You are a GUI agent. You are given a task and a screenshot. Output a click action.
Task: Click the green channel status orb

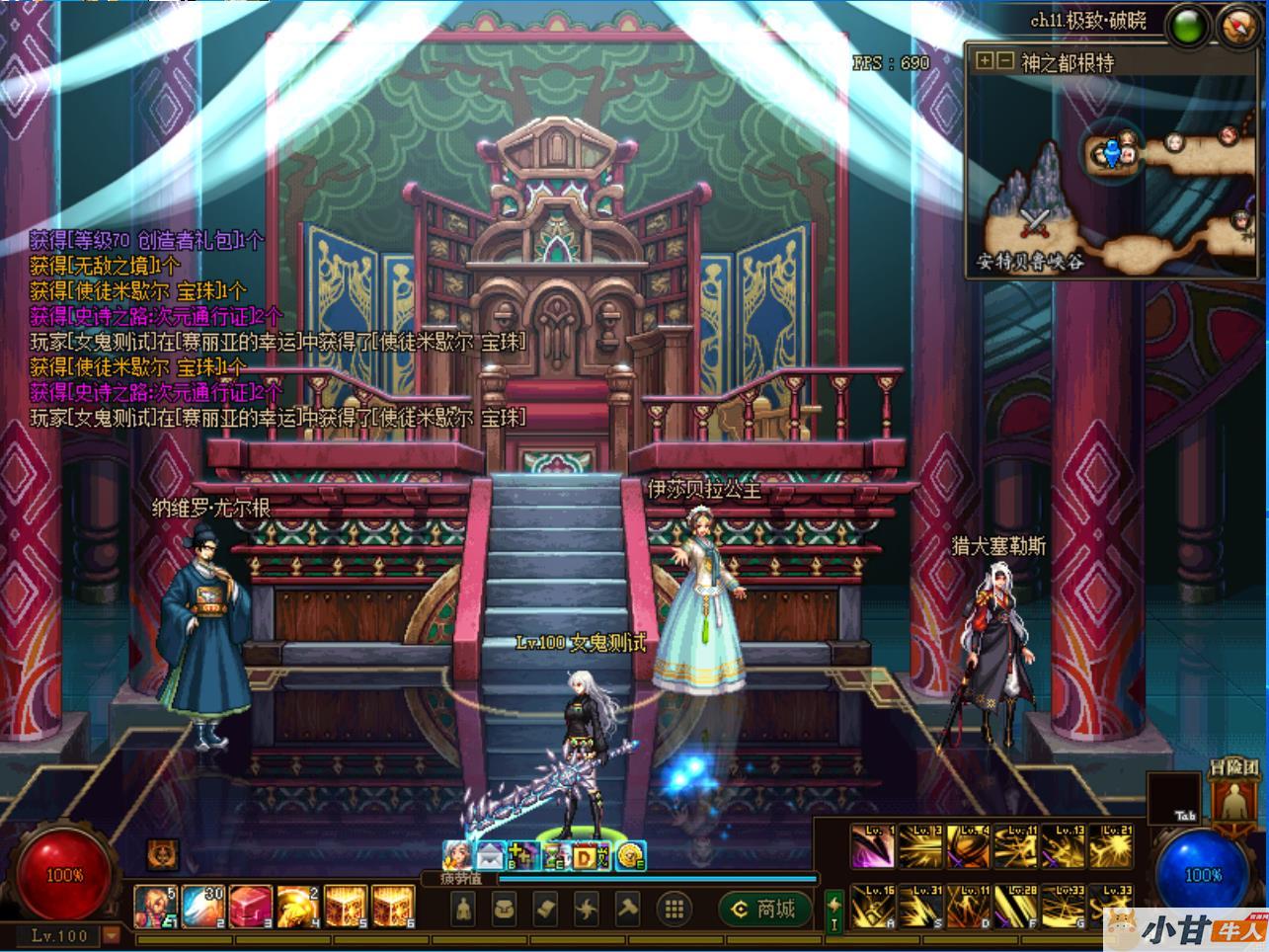(1188, 26)
